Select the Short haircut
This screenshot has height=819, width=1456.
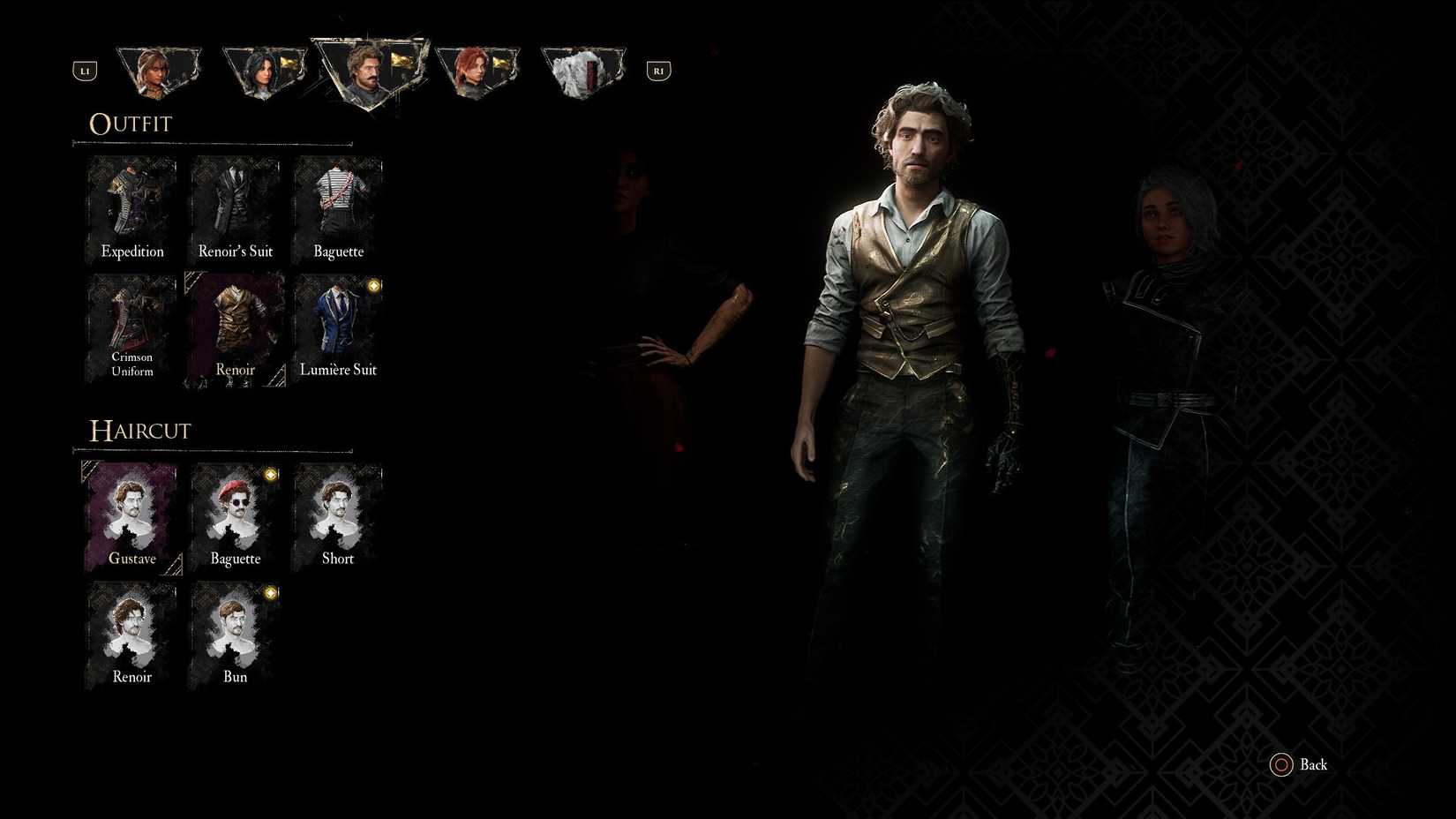click(338, 516)
